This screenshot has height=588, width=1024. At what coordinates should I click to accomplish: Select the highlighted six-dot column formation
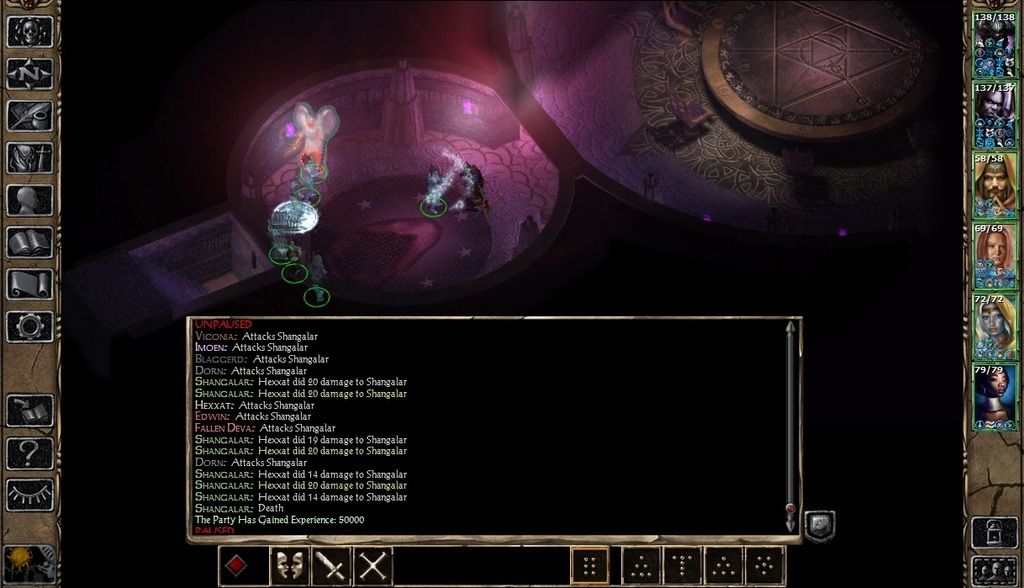[589, 566]
